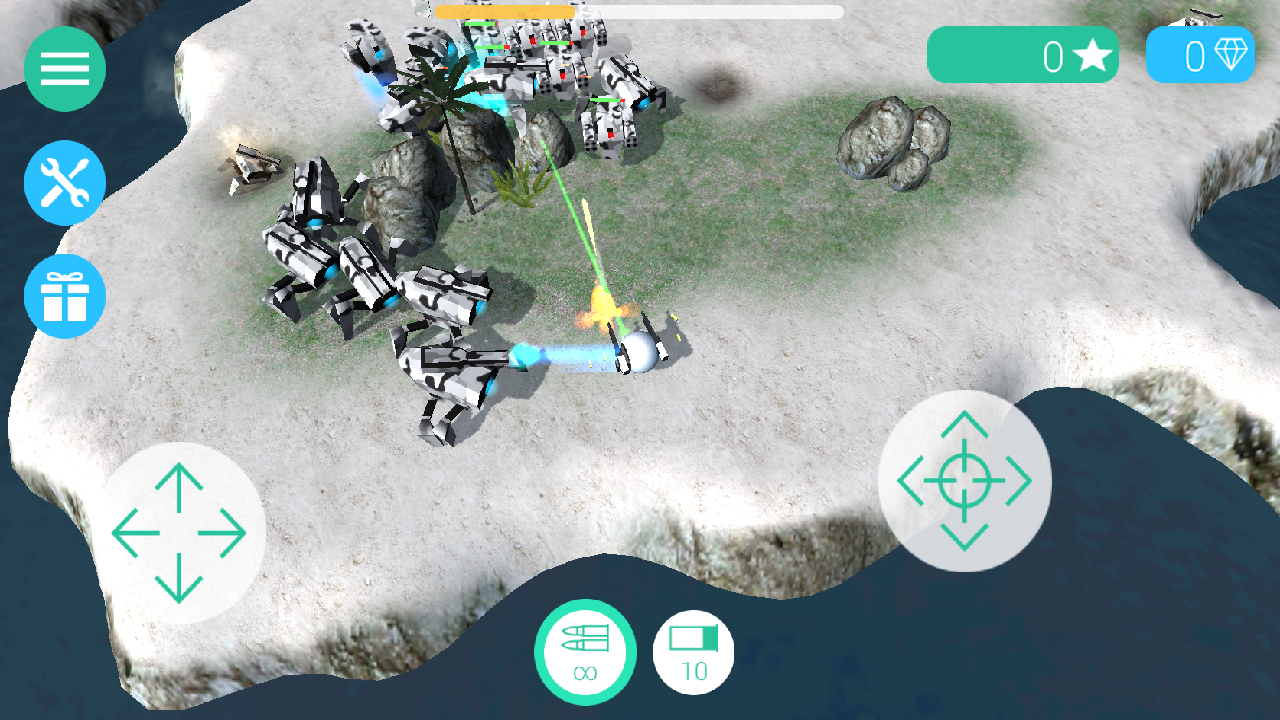The width and height of the screenshot is (1280, 720).
Task: Open the wrench and screwdriver upgrades button
Action: 65,183
